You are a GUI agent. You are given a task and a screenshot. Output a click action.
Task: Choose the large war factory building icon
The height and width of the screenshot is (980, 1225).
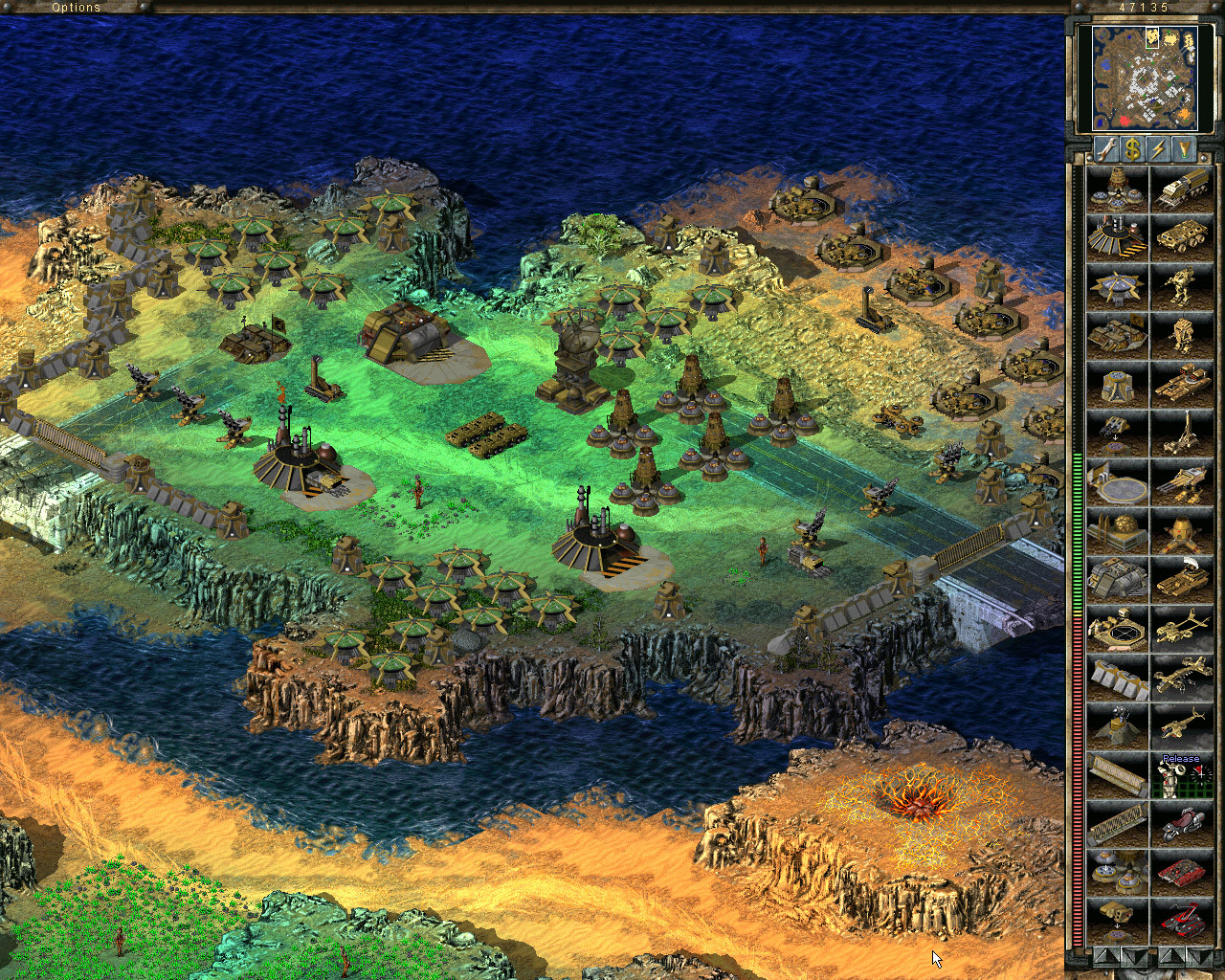[1117, 579]
